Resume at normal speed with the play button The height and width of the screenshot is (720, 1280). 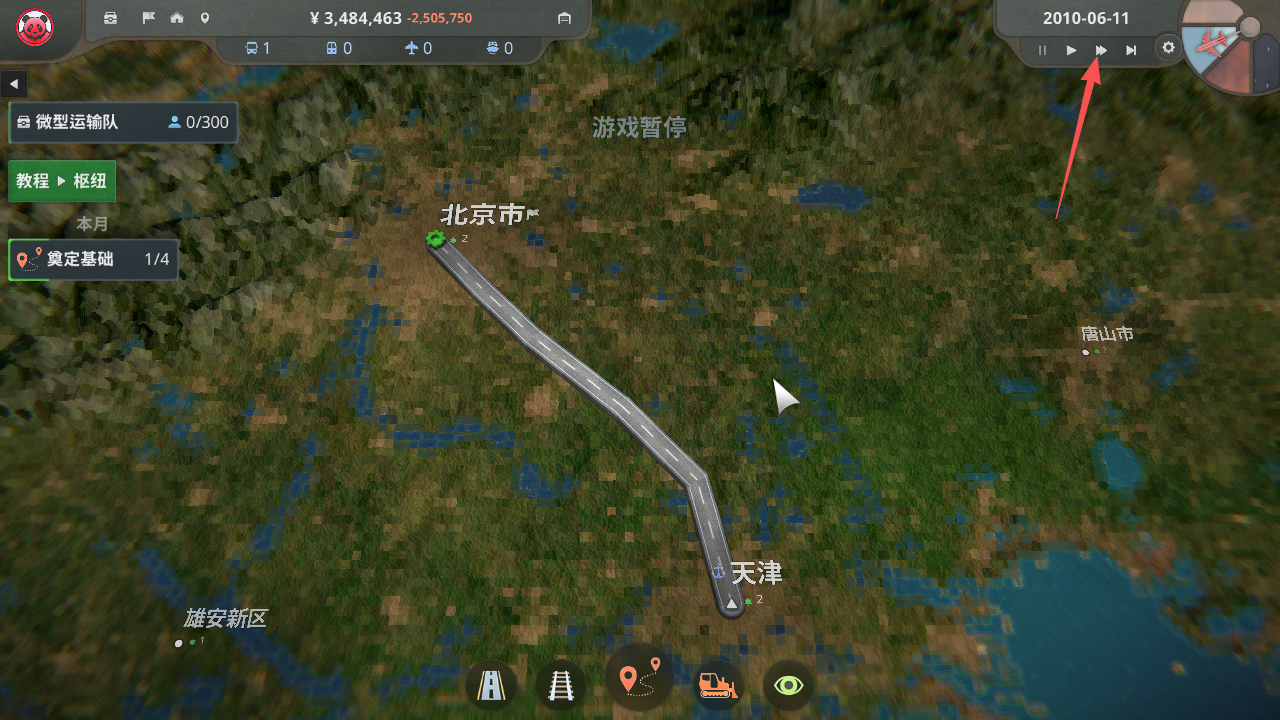click(1071, 50)
